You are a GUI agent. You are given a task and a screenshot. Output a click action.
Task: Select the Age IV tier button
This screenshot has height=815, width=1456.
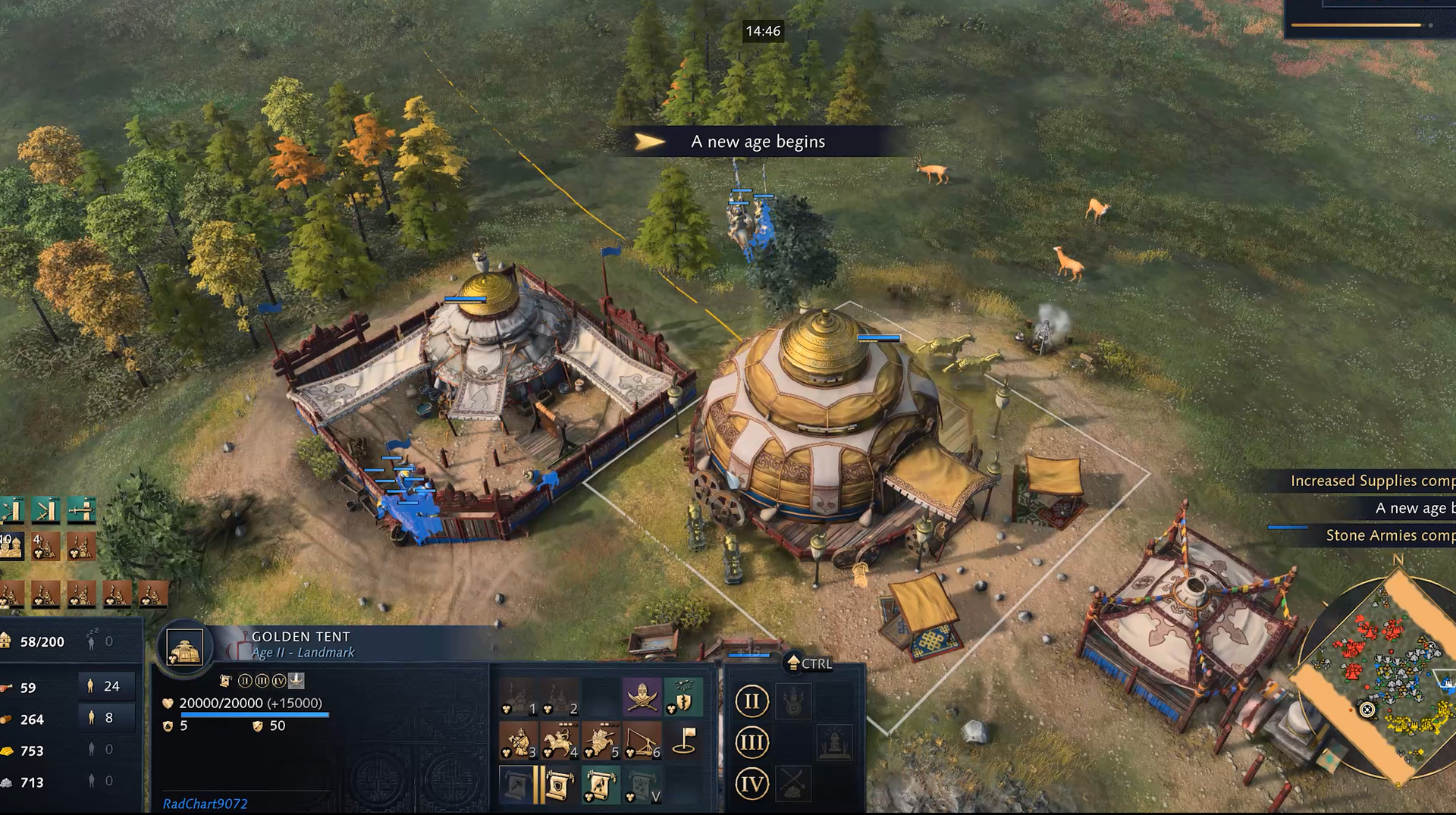click(752, 783)
